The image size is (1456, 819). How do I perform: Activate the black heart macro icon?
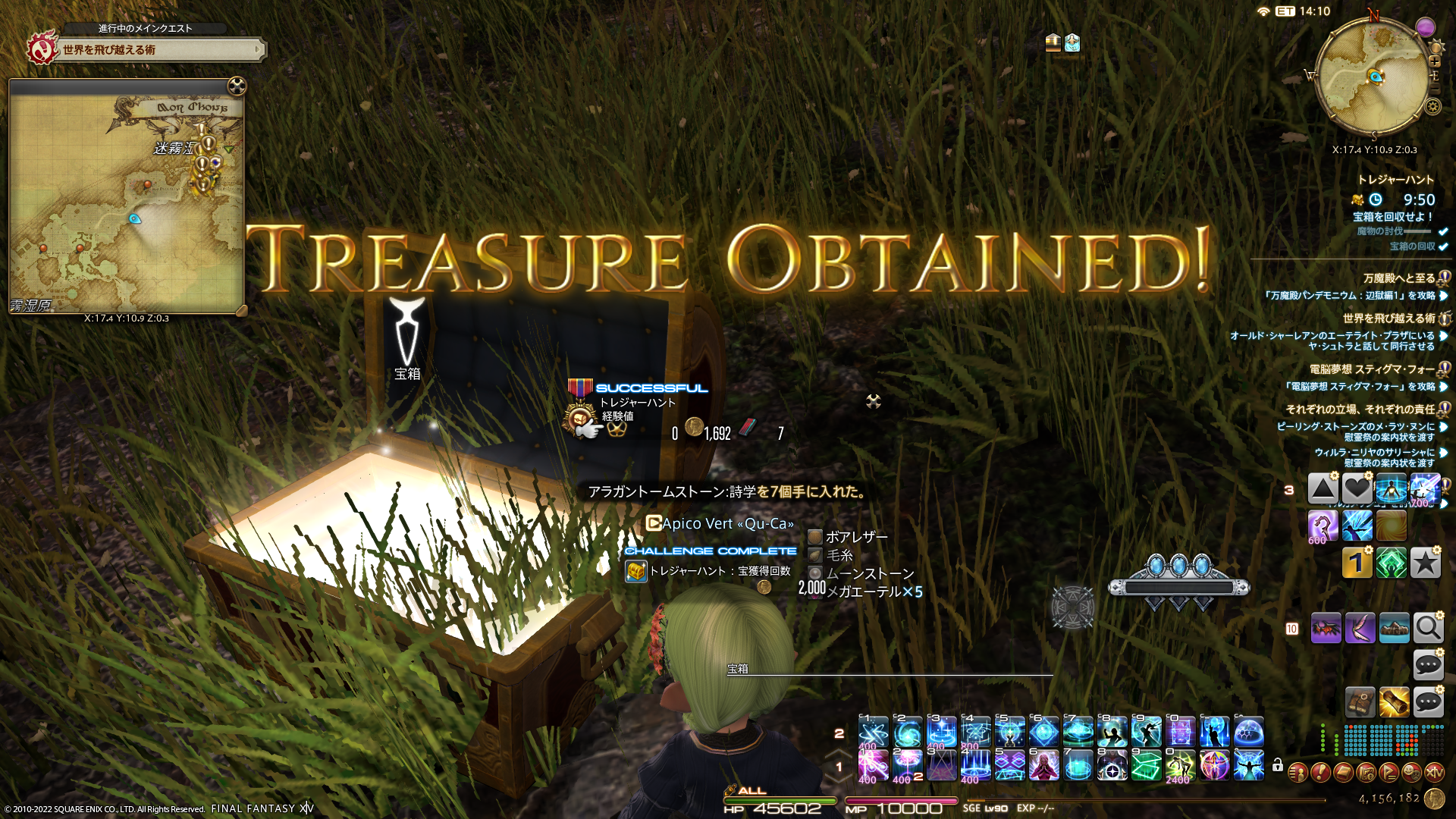1357,489
